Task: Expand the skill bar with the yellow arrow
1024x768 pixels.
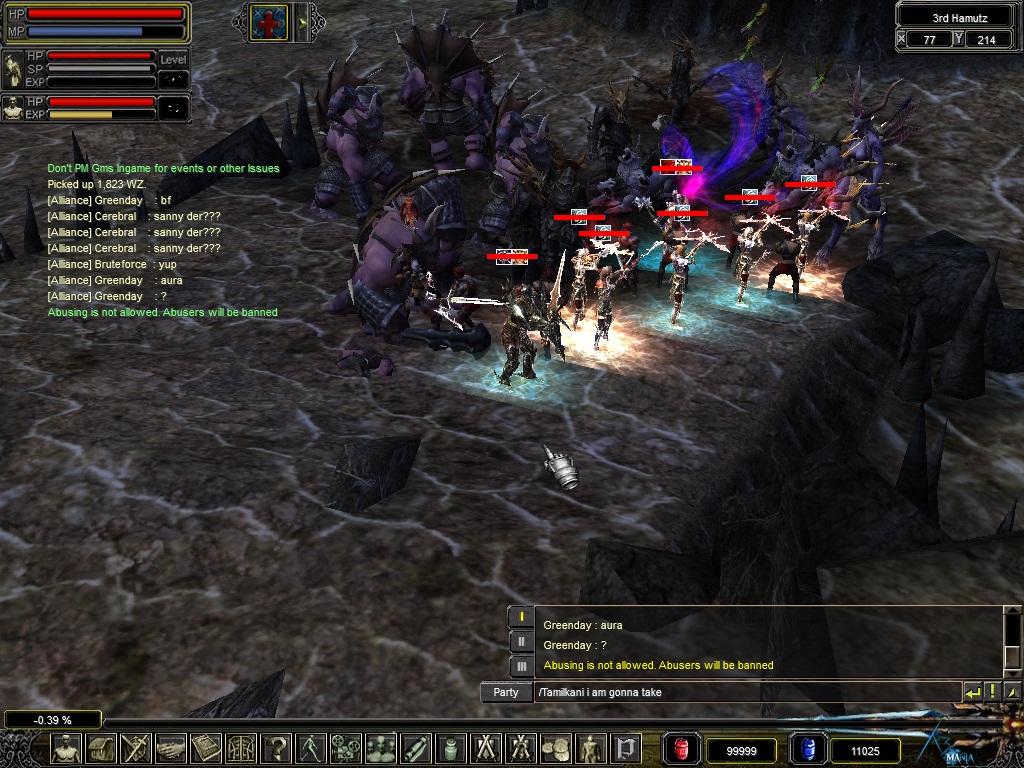Action: 302,22
